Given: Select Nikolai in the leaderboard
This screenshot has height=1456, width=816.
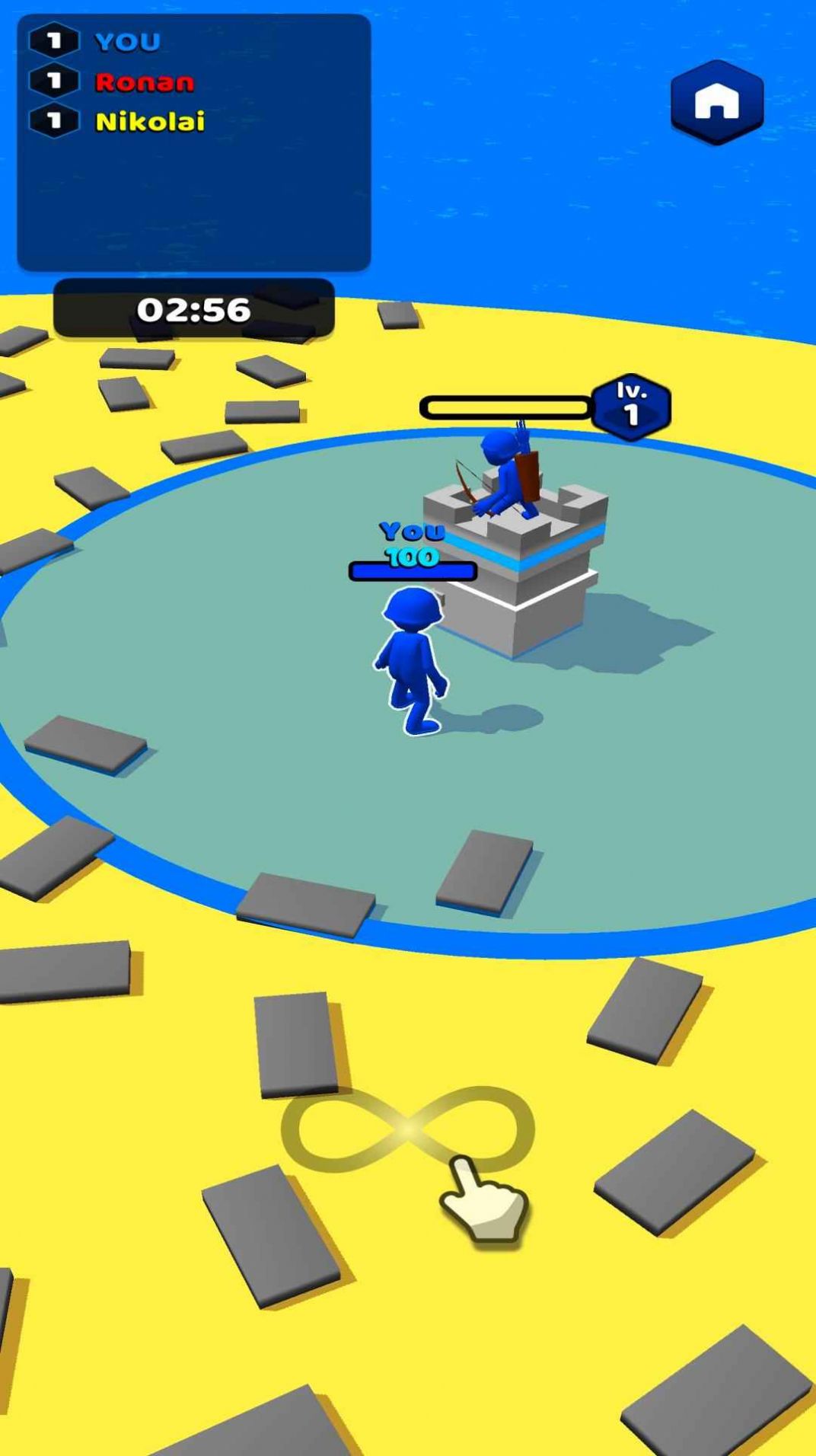Looking at the screenshot, I should pyautogui.click(x=149, y=121).
